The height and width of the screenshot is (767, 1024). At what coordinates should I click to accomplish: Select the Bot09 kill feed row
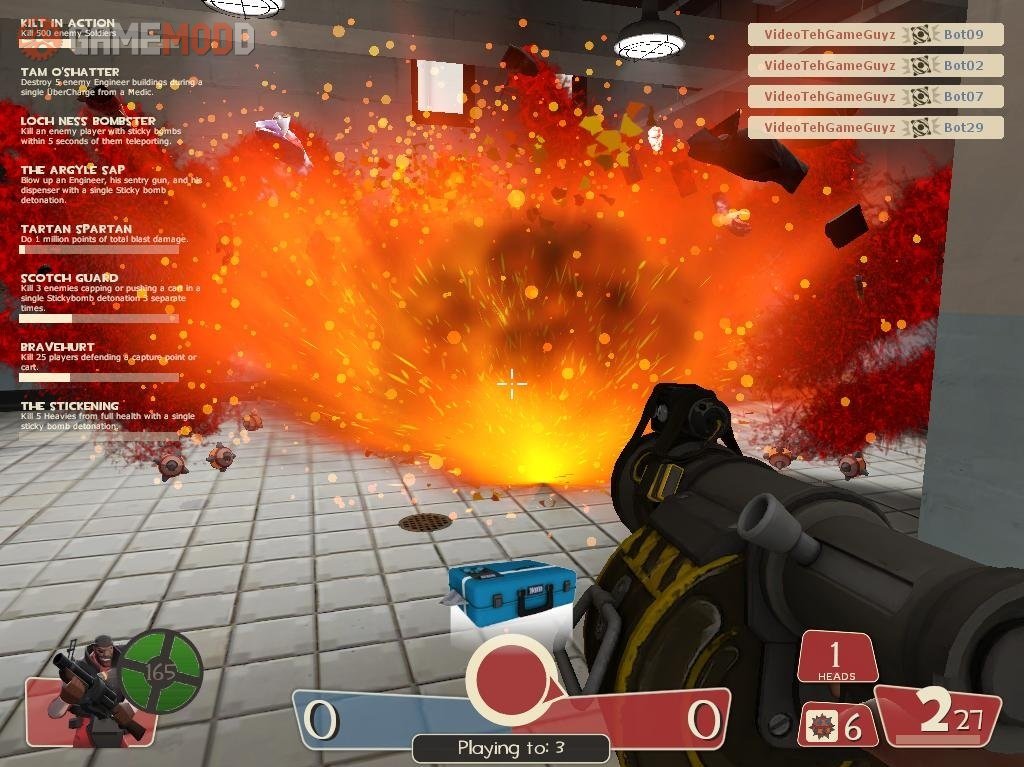tap(875, 35)
